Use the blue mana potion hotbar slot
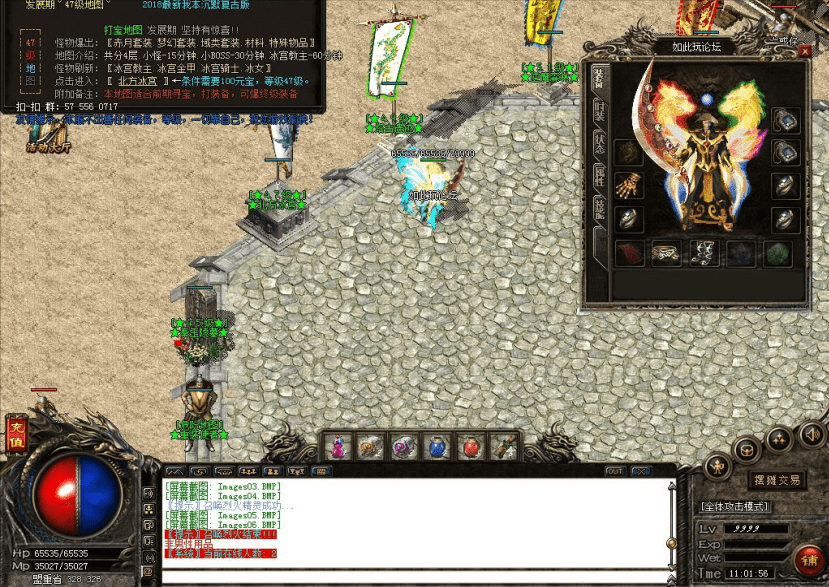829x587 pixels. pos(437,445)
